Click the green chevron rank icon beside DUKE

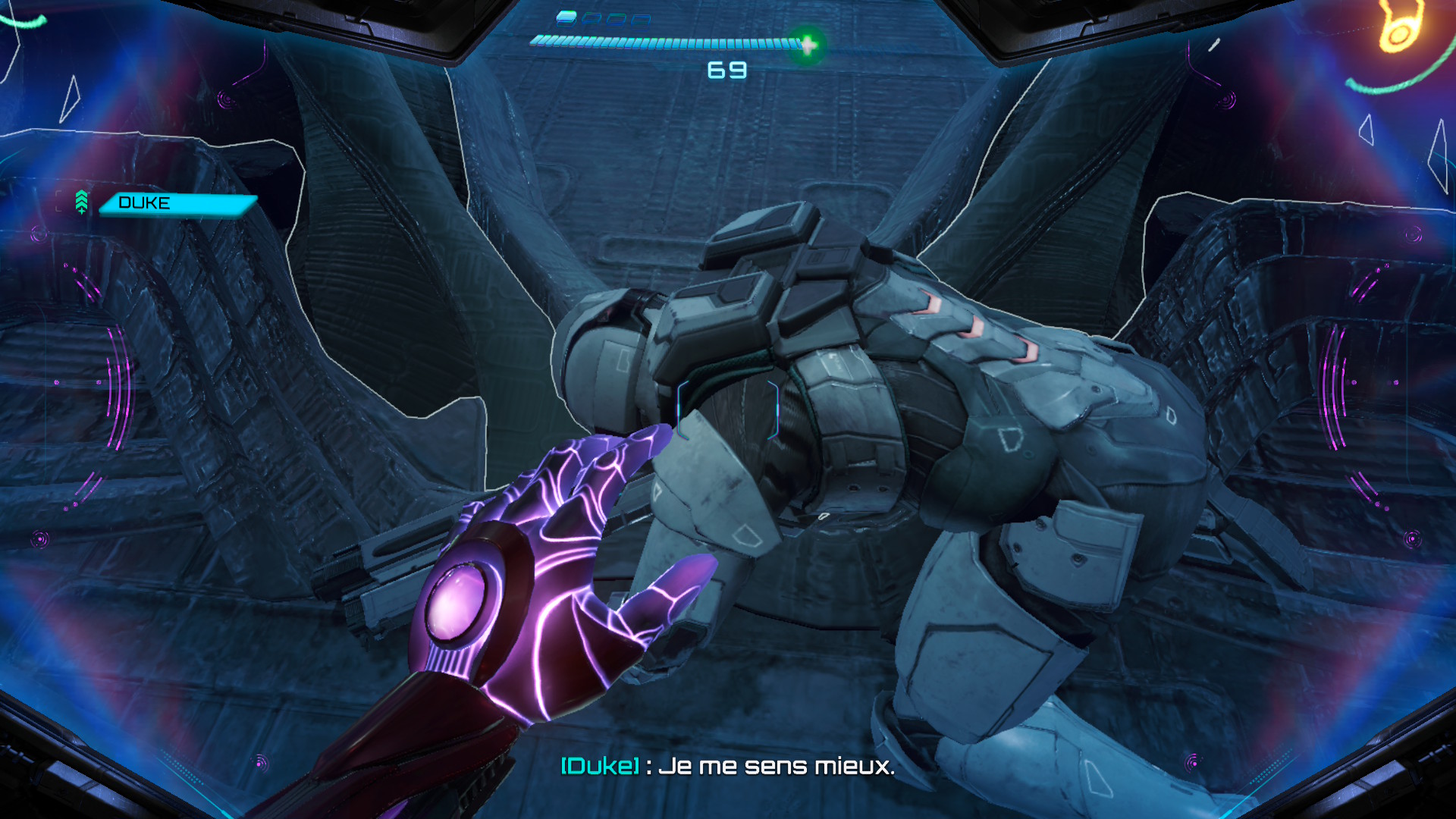point(82,202)
